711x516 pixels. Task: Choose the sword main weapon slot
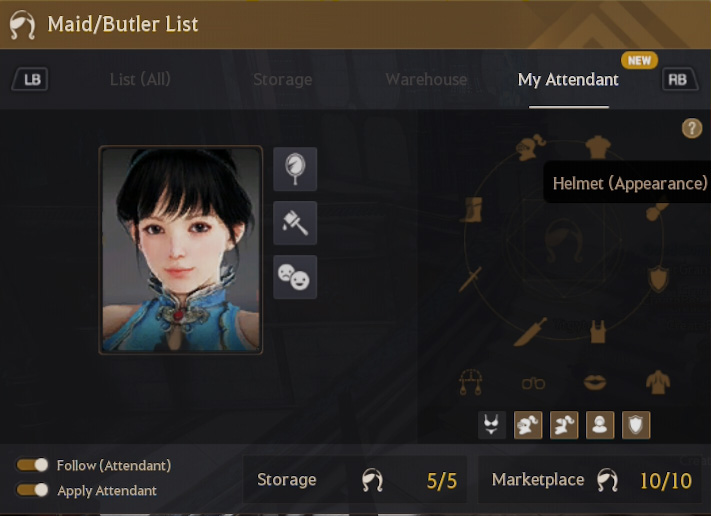click(471, 279)
